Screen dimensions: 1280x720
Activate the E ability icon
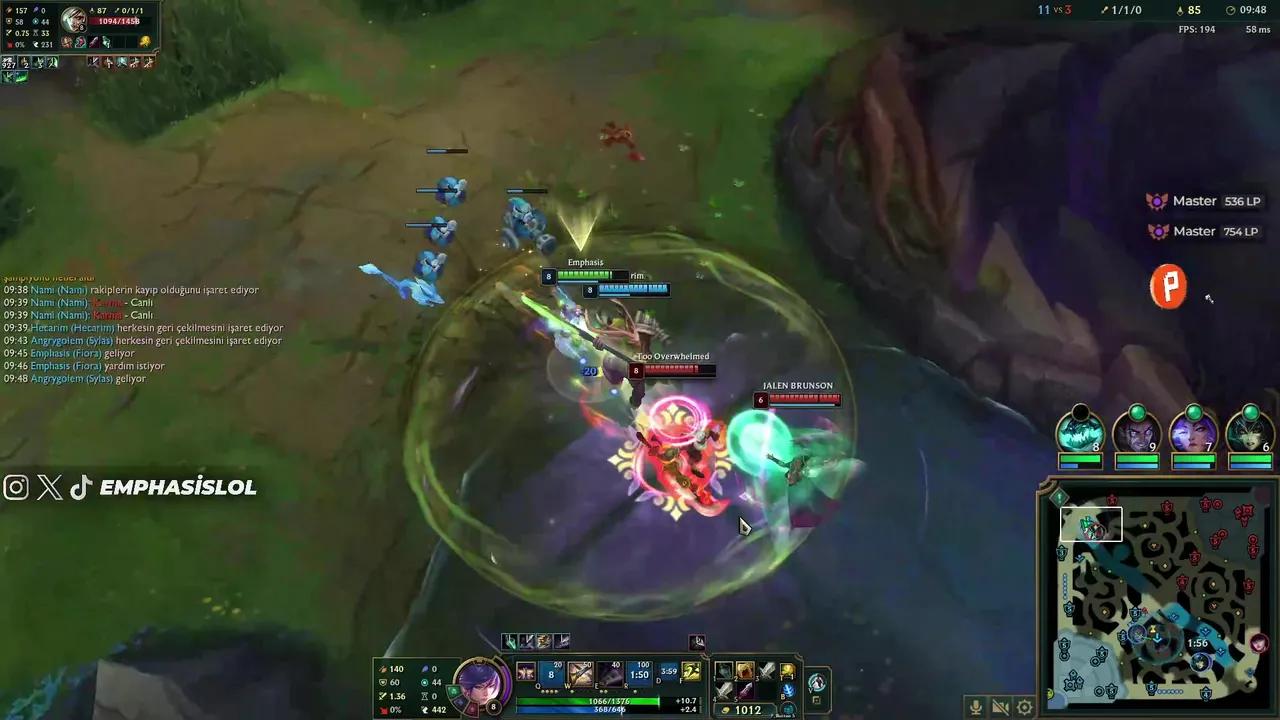point(609,672)
